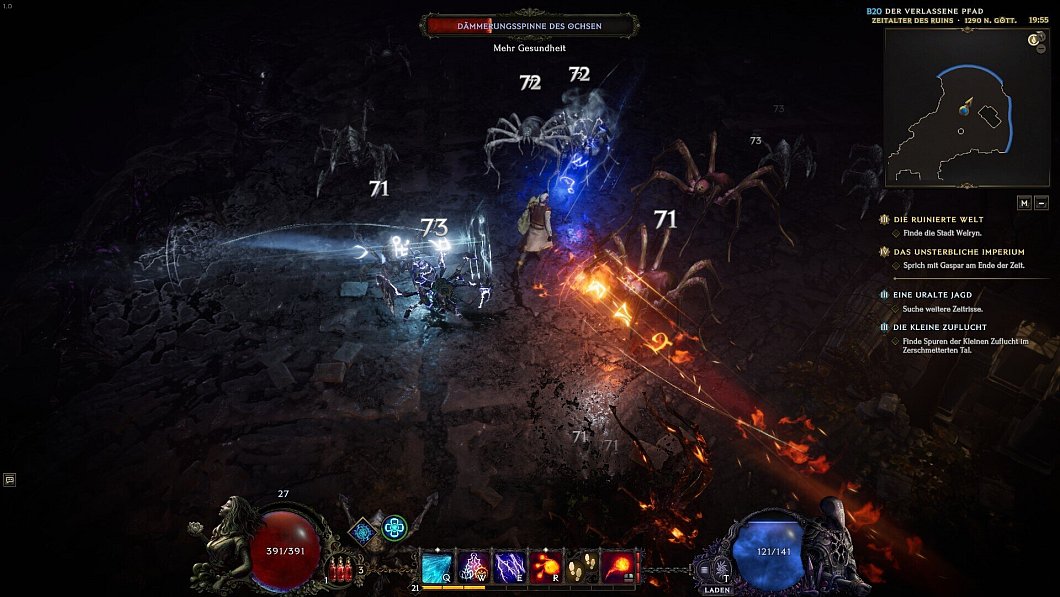Trigger the red meteor skill slot

click(619, 567)
